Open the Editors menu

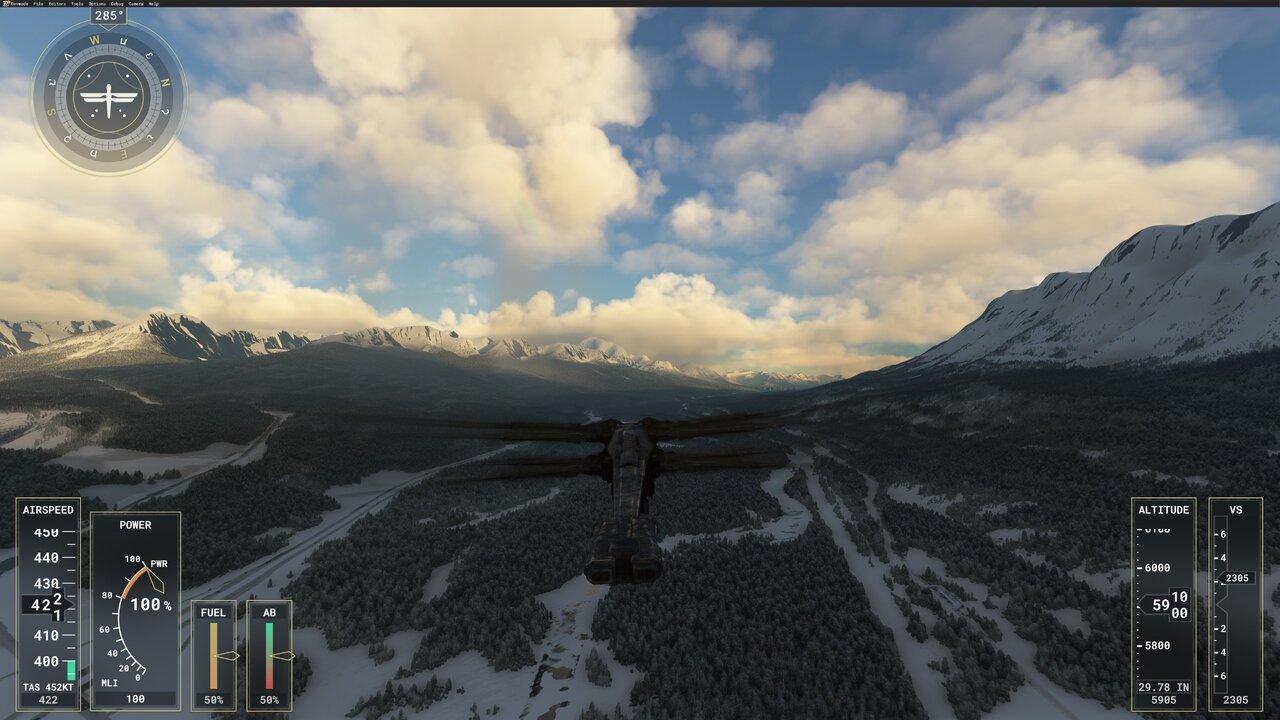pyautogui.click(x=58, y=4)
